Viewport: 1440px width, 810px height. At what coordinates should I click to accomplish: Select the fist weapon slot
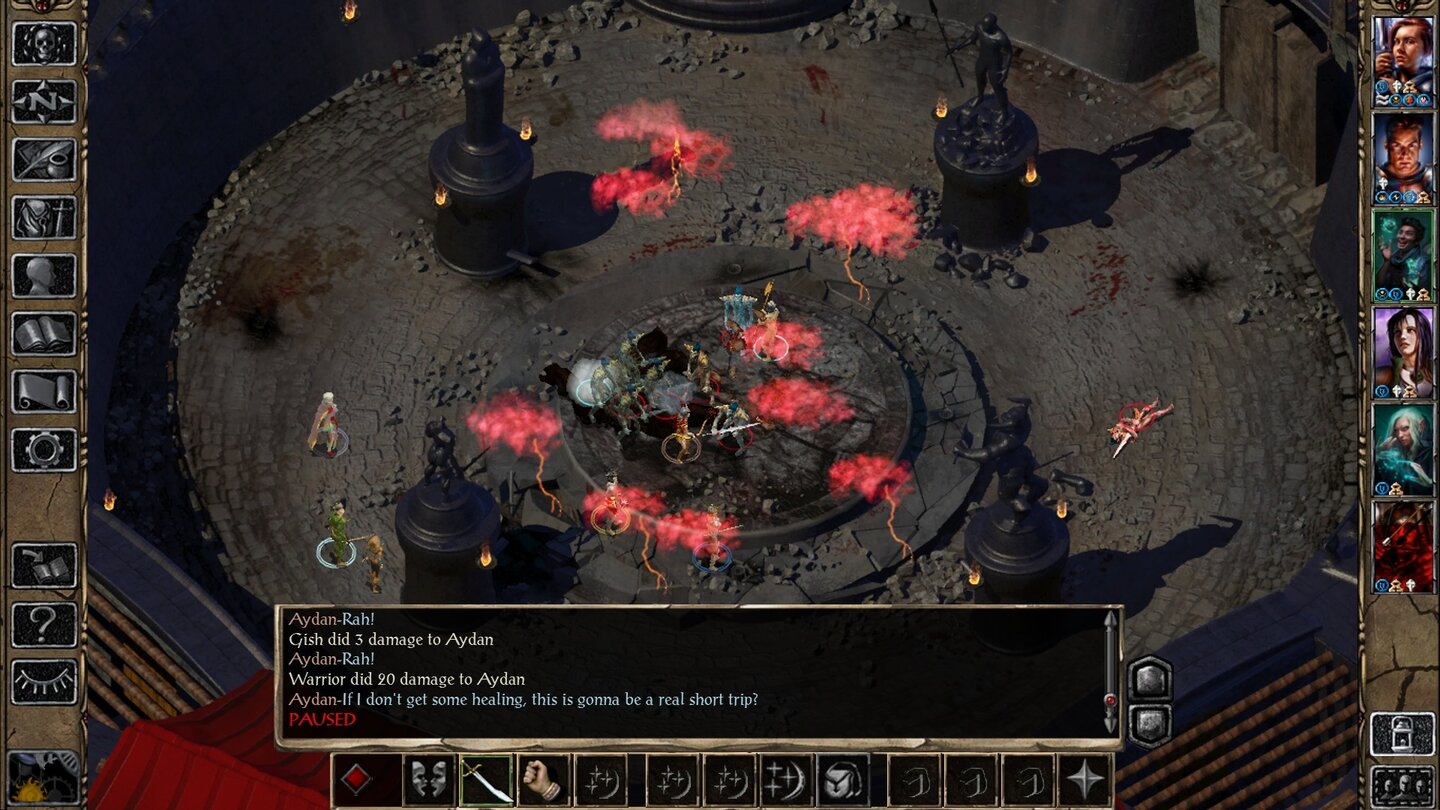544,780
